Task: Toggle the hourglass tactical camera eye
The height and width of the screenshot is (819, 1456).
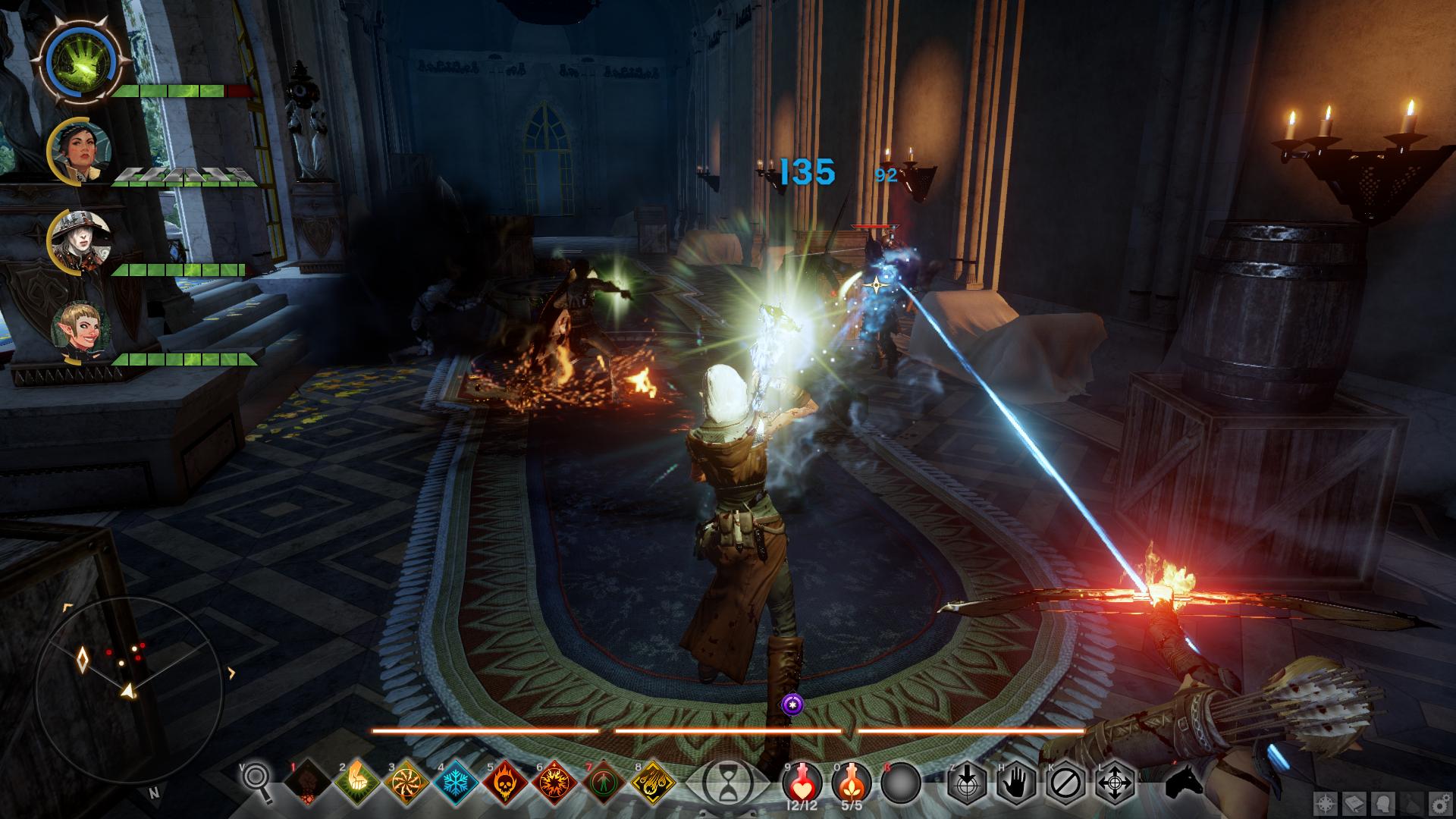Action: [x=728, y=781]
